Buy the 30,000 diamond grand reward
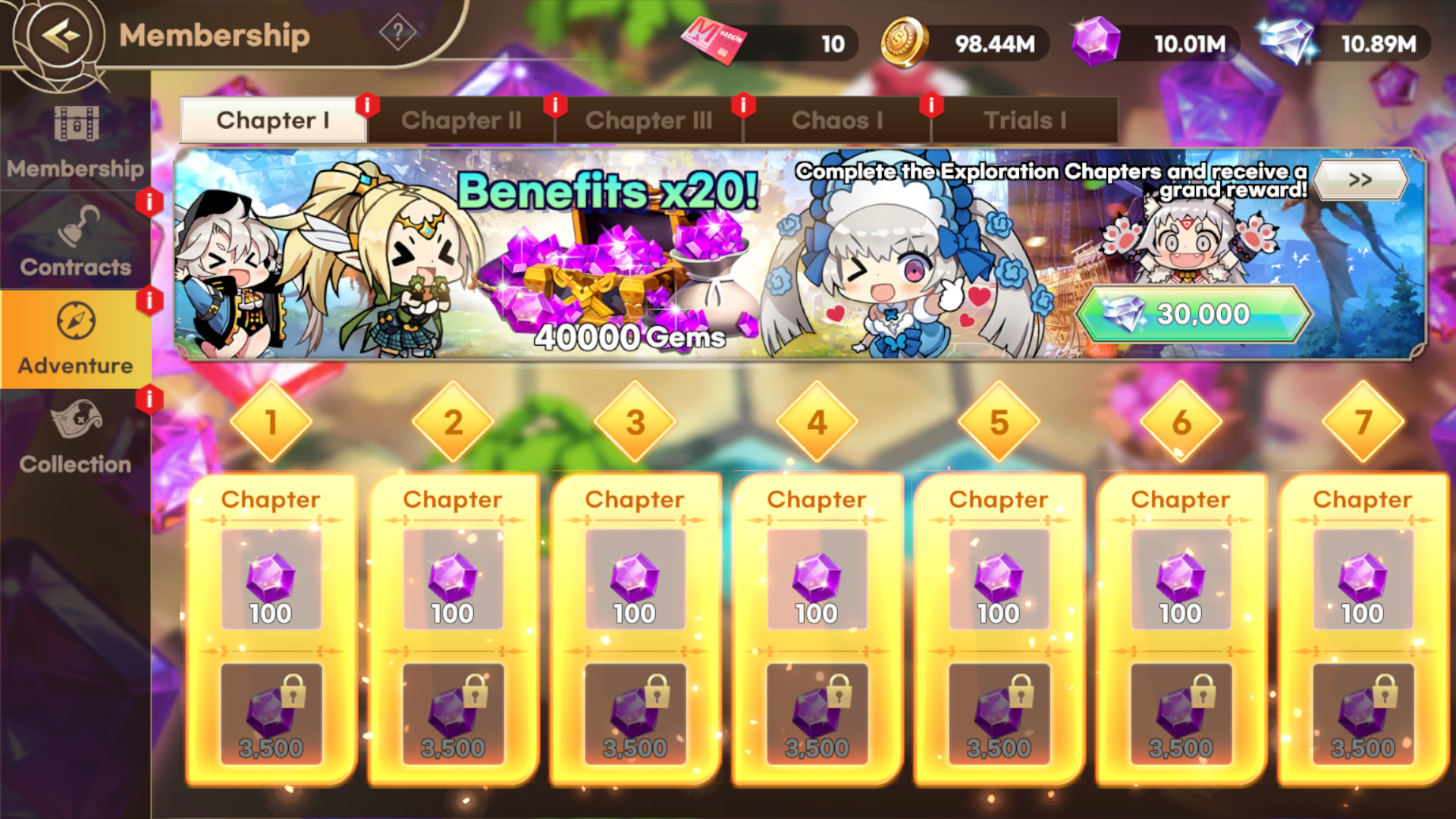Screen dimensions: 1456x819 tap(1193, 313)
